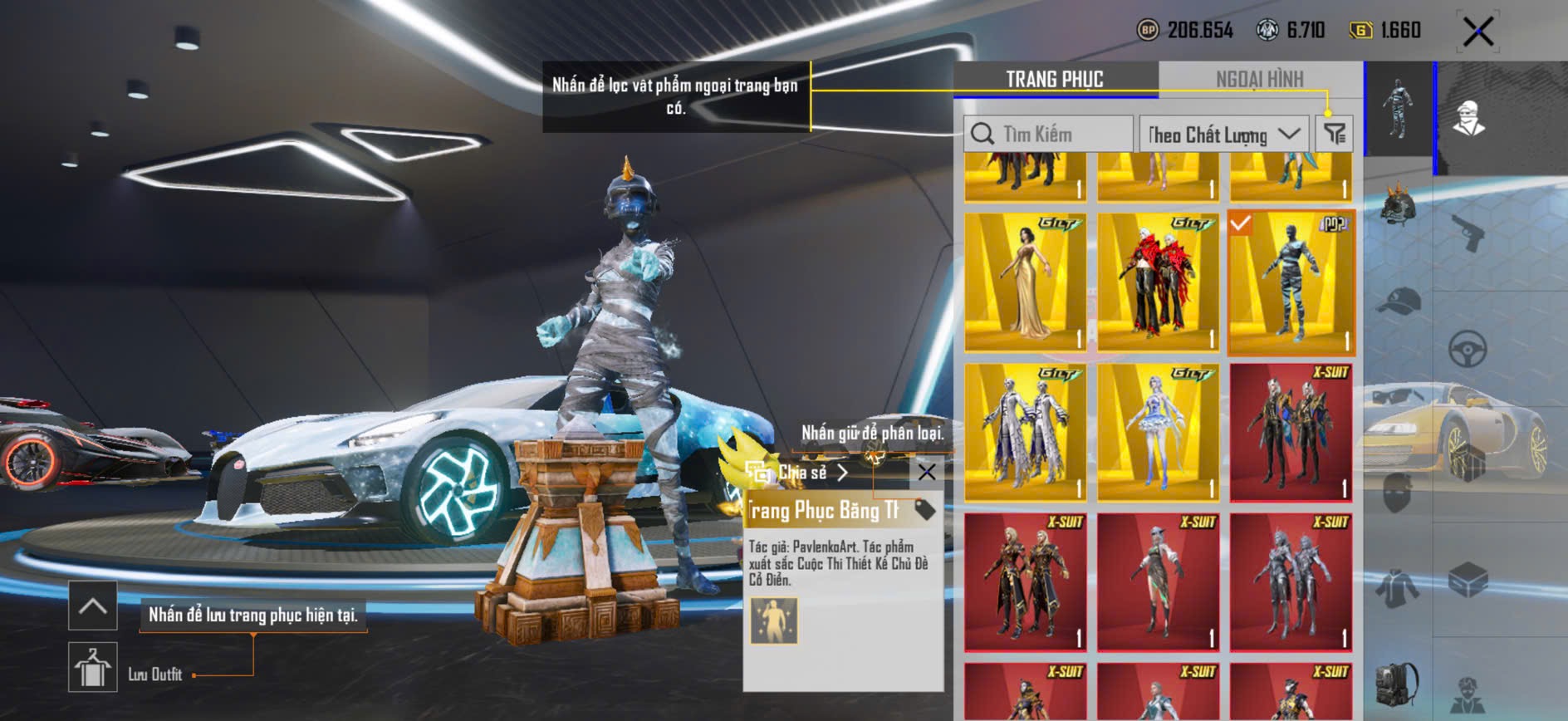This screenshot has height=721, width=1568.
Task: Choose the red feathered duo outfit
Action: click(1158, 282)
